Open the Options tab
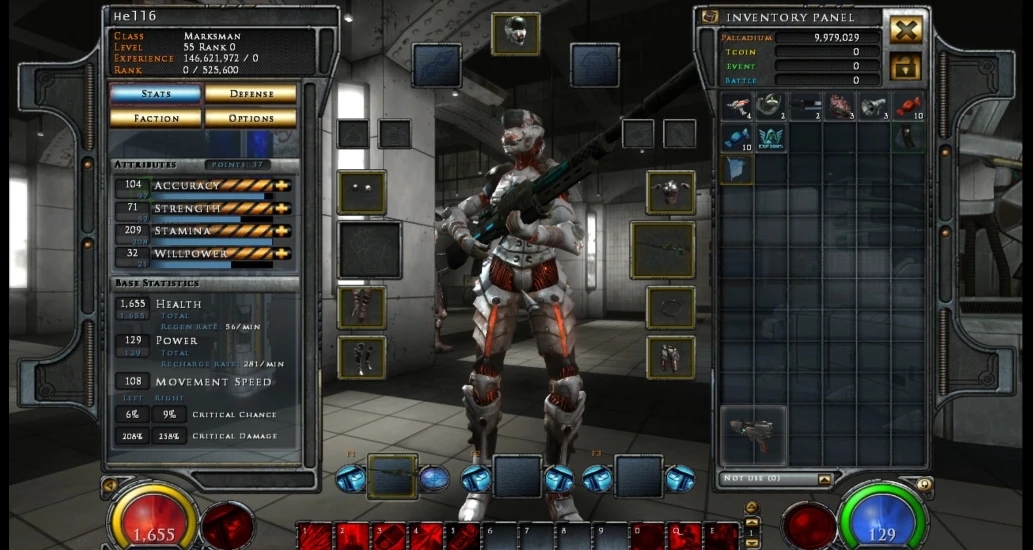 (x=251, y=118)
